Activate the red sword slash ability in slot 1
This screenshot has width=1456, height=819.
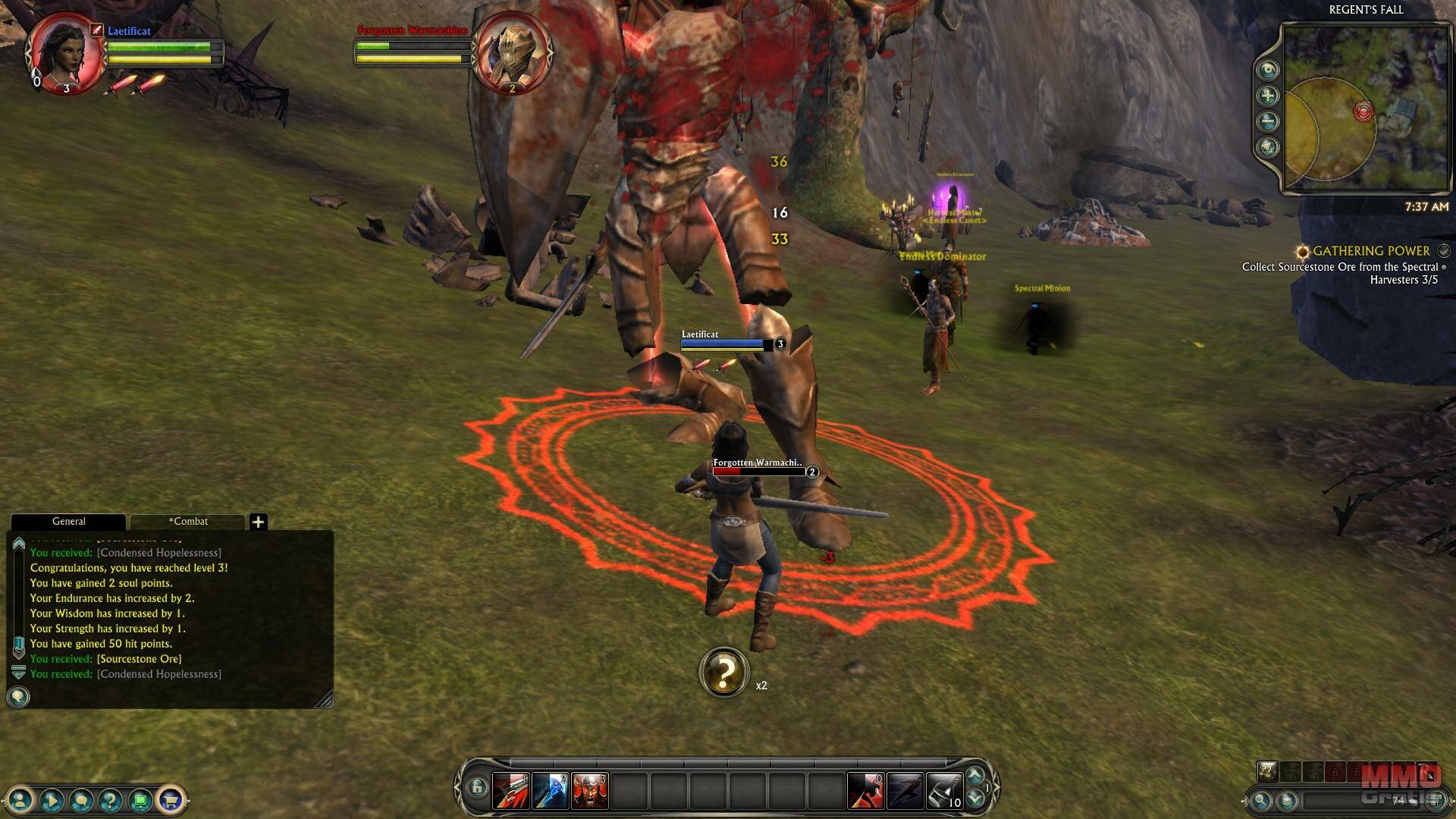click(x=511, y=792)
